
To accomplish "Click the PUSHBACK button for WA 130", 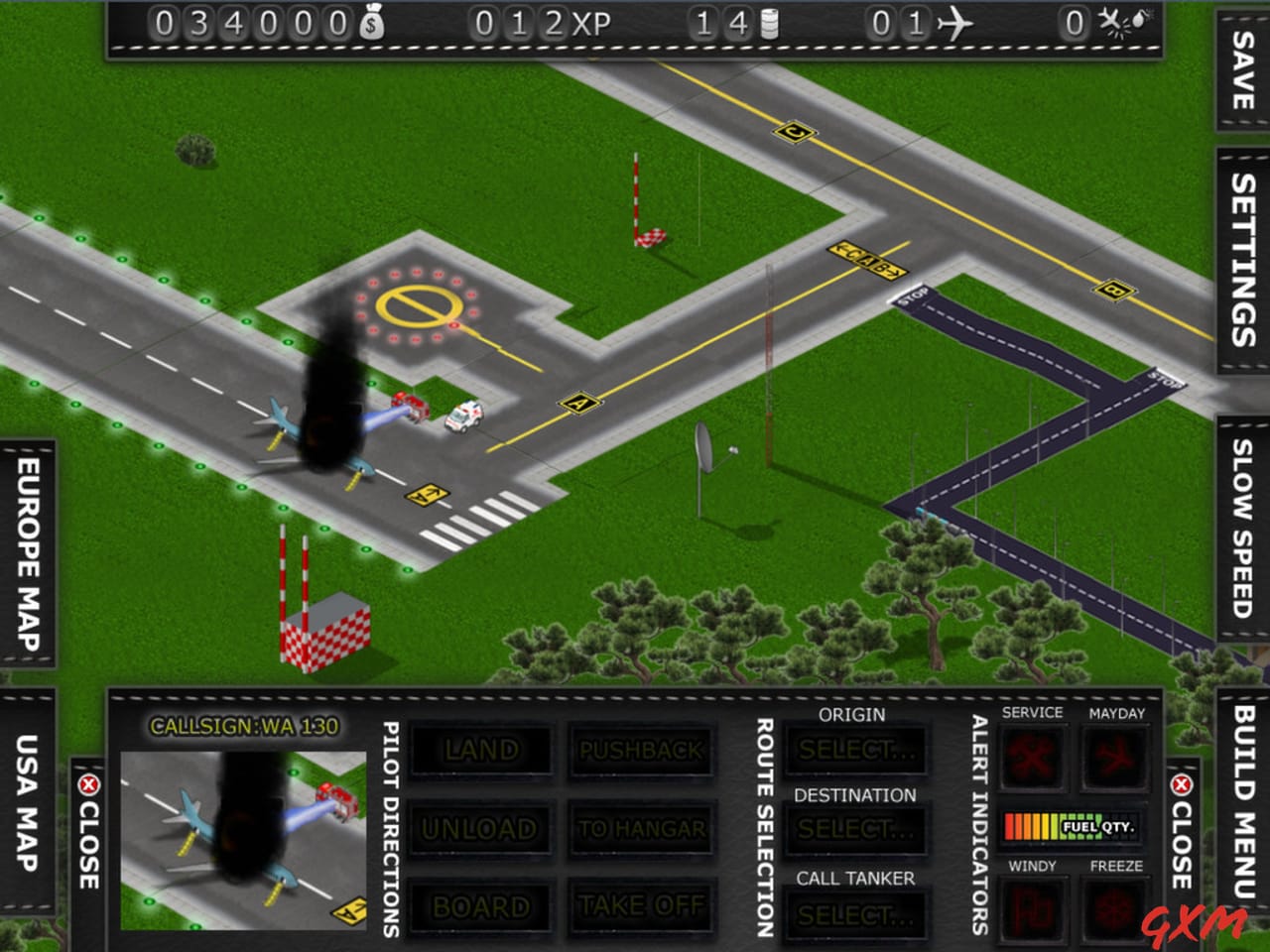I will [641, 751].
